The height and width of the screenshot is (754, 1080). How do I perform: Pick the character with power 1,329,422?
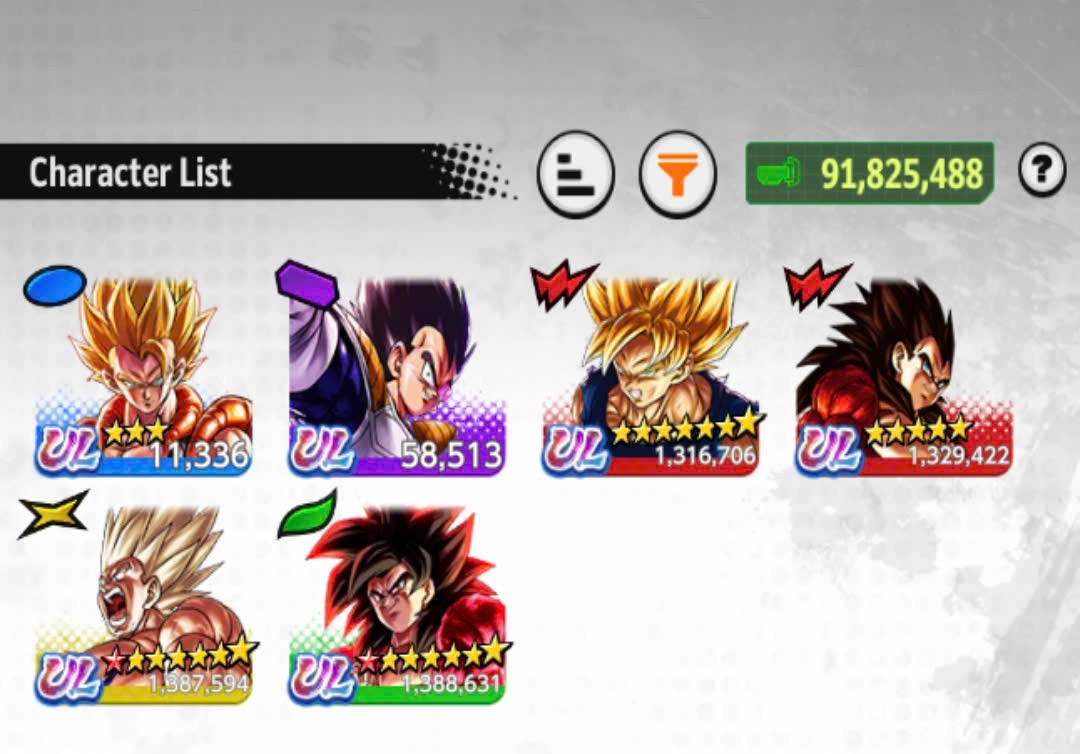(903, 375)
